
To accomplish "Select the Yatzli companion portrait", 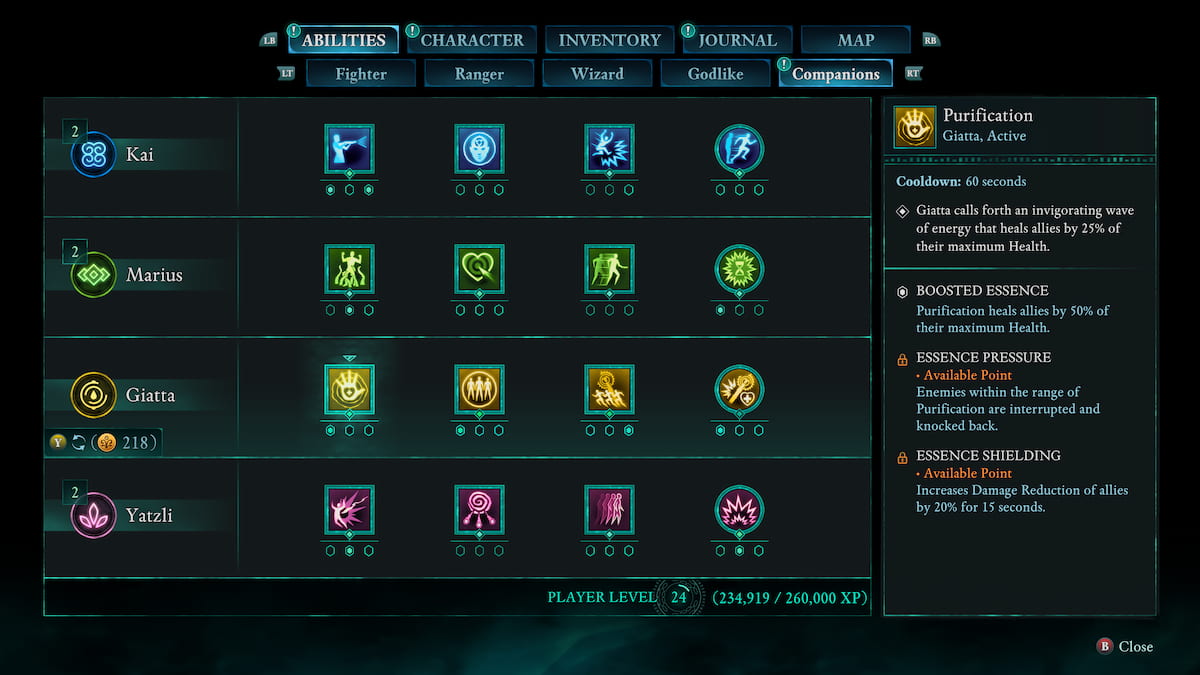I will (x=94, y=516).
